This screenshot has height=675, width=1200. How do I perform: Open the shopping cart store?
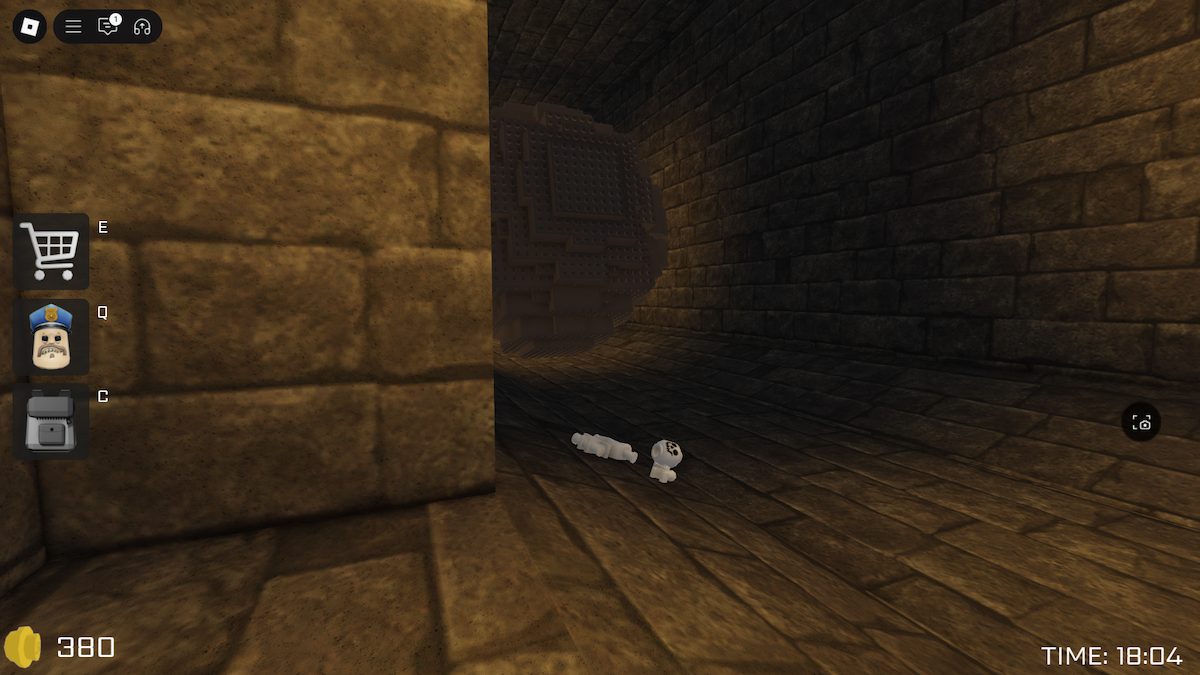pyautogui.click(x=51, y=251)
